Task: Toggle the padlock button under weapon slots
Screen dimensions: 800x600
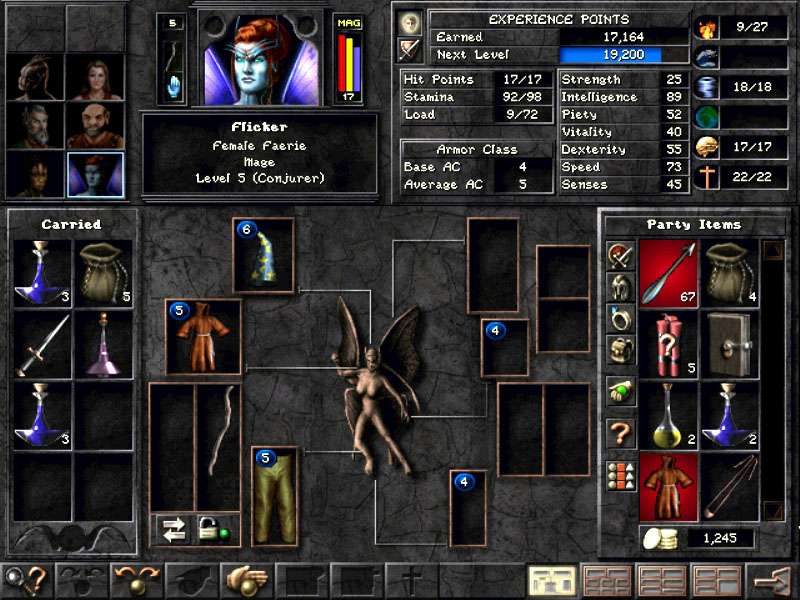Action: pos(210,529)
